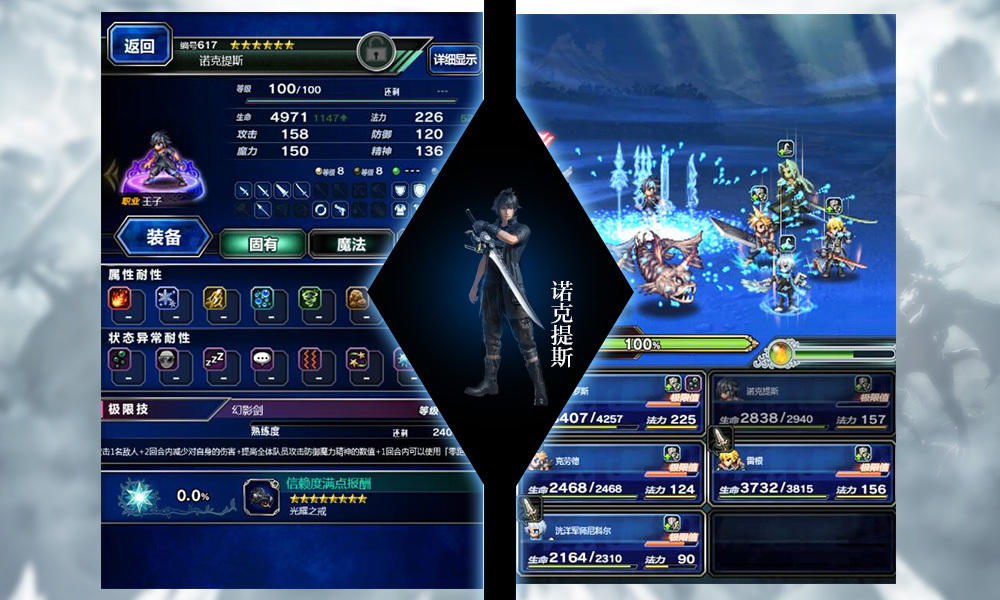1000x600 pixels.
Task: Open the 固有 abilities tab
Action: click(263, 243)
